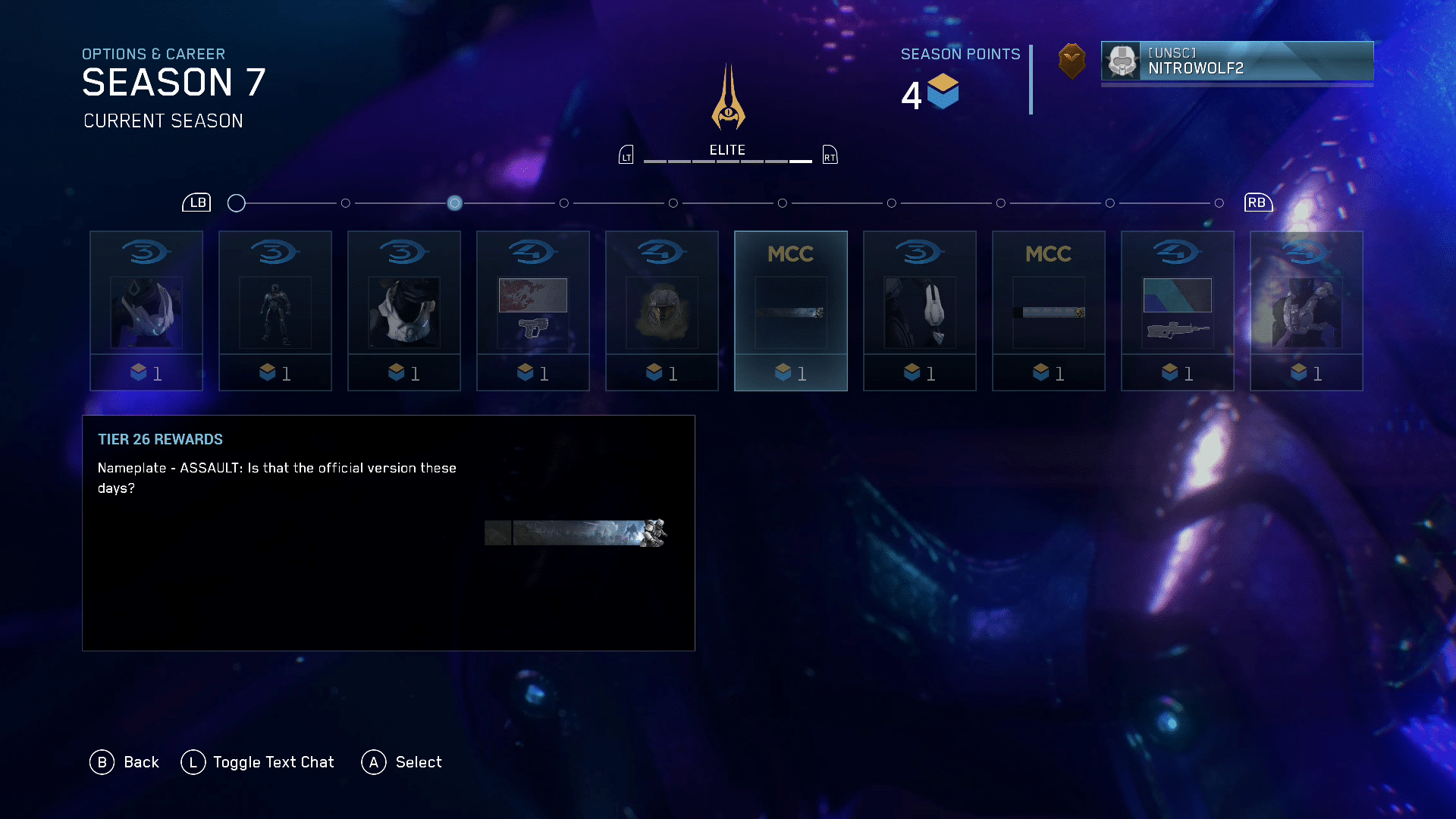Choose the Halo 3 full body armor tile
The width and height of the screenshot is (1456, 819).
[x=275, y=311]
